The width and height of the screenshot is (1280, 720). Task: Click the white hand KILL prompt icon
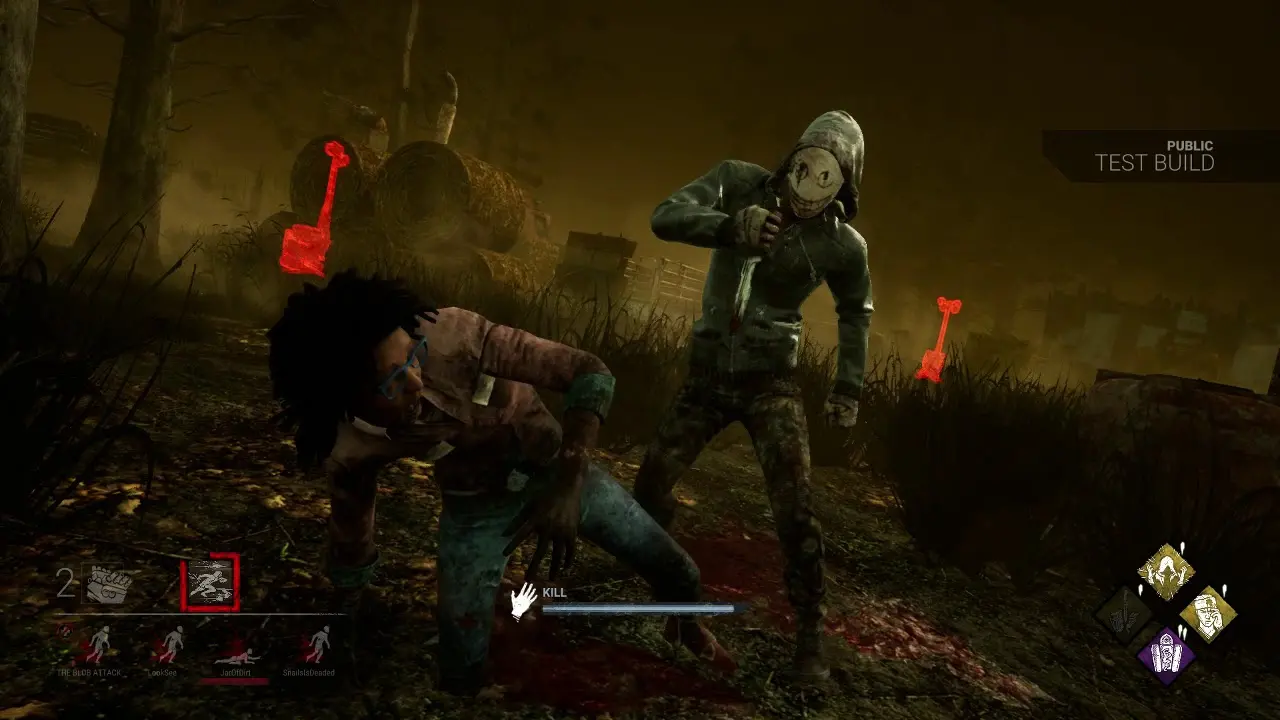(520, 597)
